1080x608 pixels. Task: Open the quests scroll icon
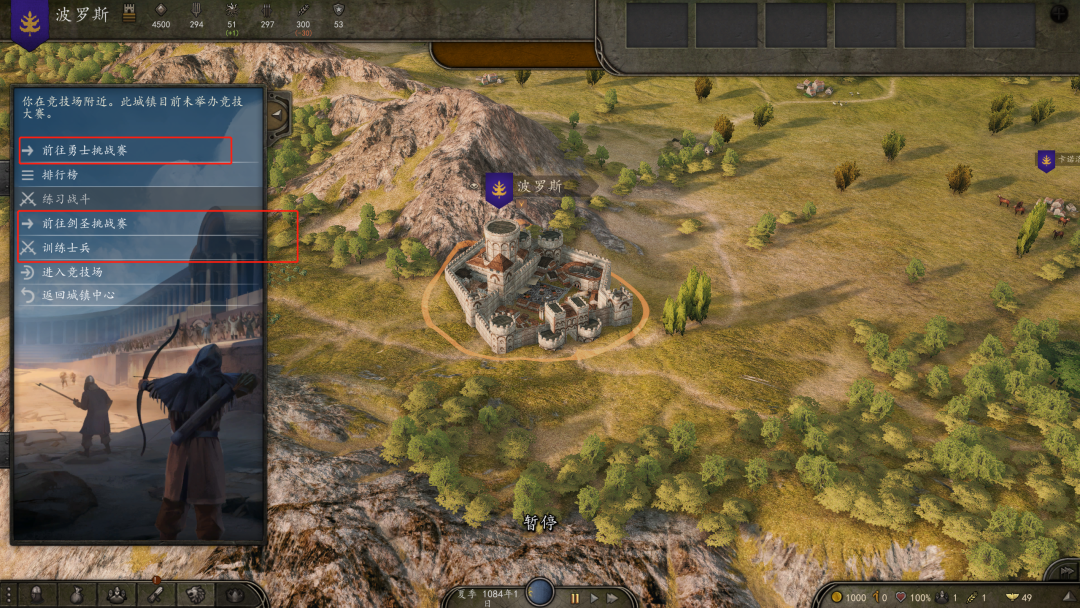[x=156, y=595]
